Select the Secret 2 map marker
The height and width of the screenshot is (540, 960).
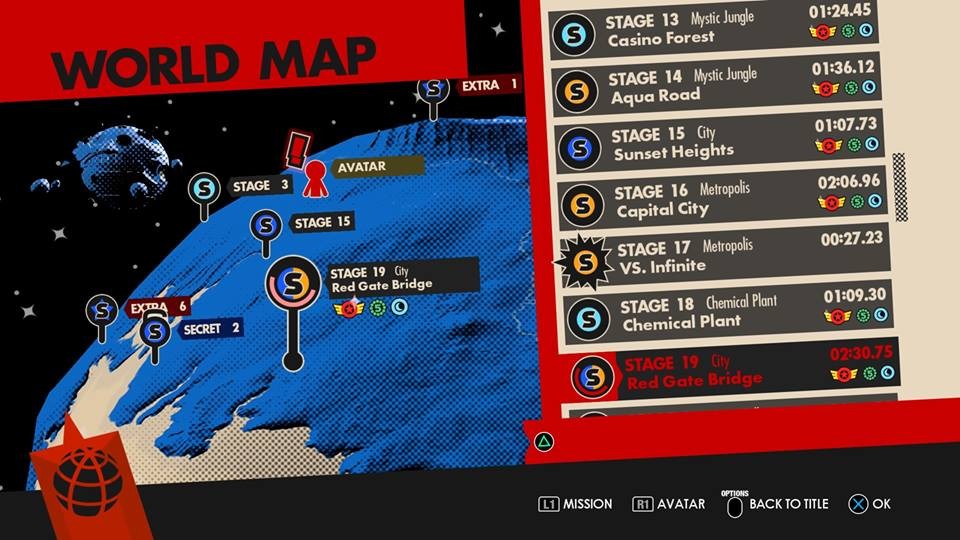(153, 331)
